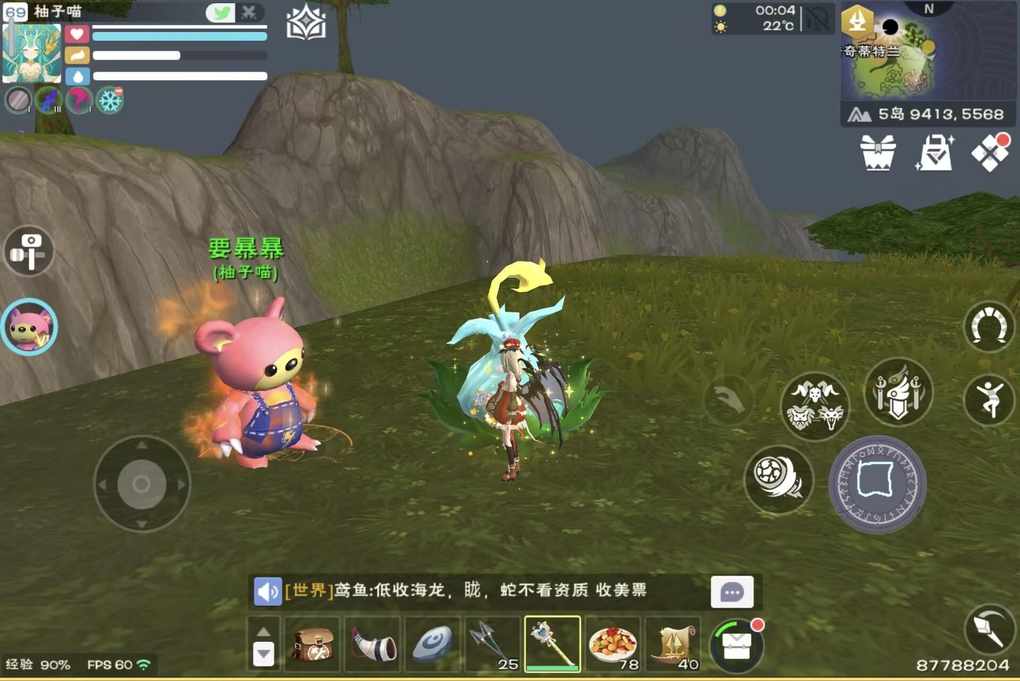
Task: Select the horn item in hotbar
Action: click(373, 644)
